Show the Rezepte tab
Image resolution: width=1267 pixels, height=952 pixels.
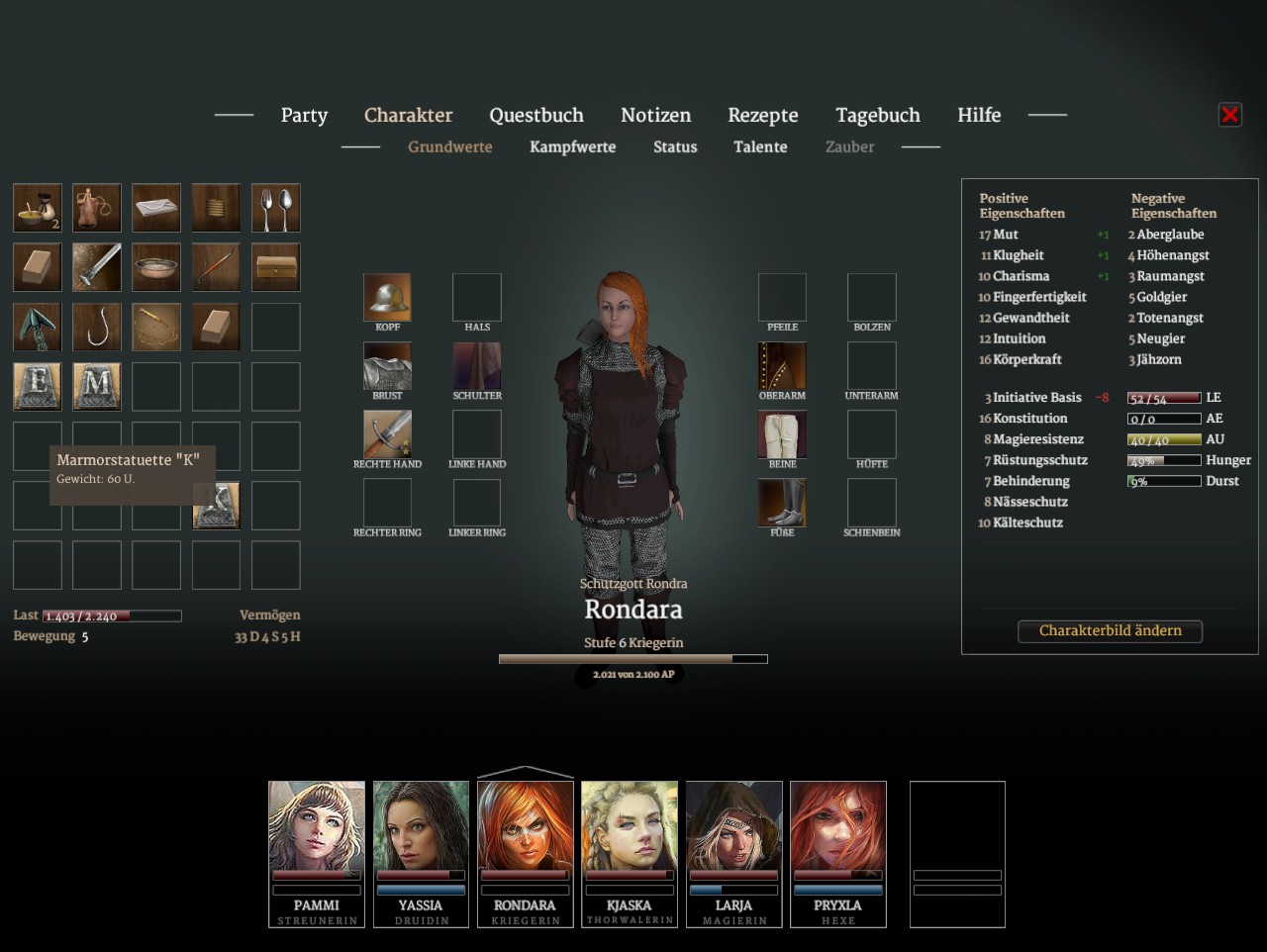point(762,115)
